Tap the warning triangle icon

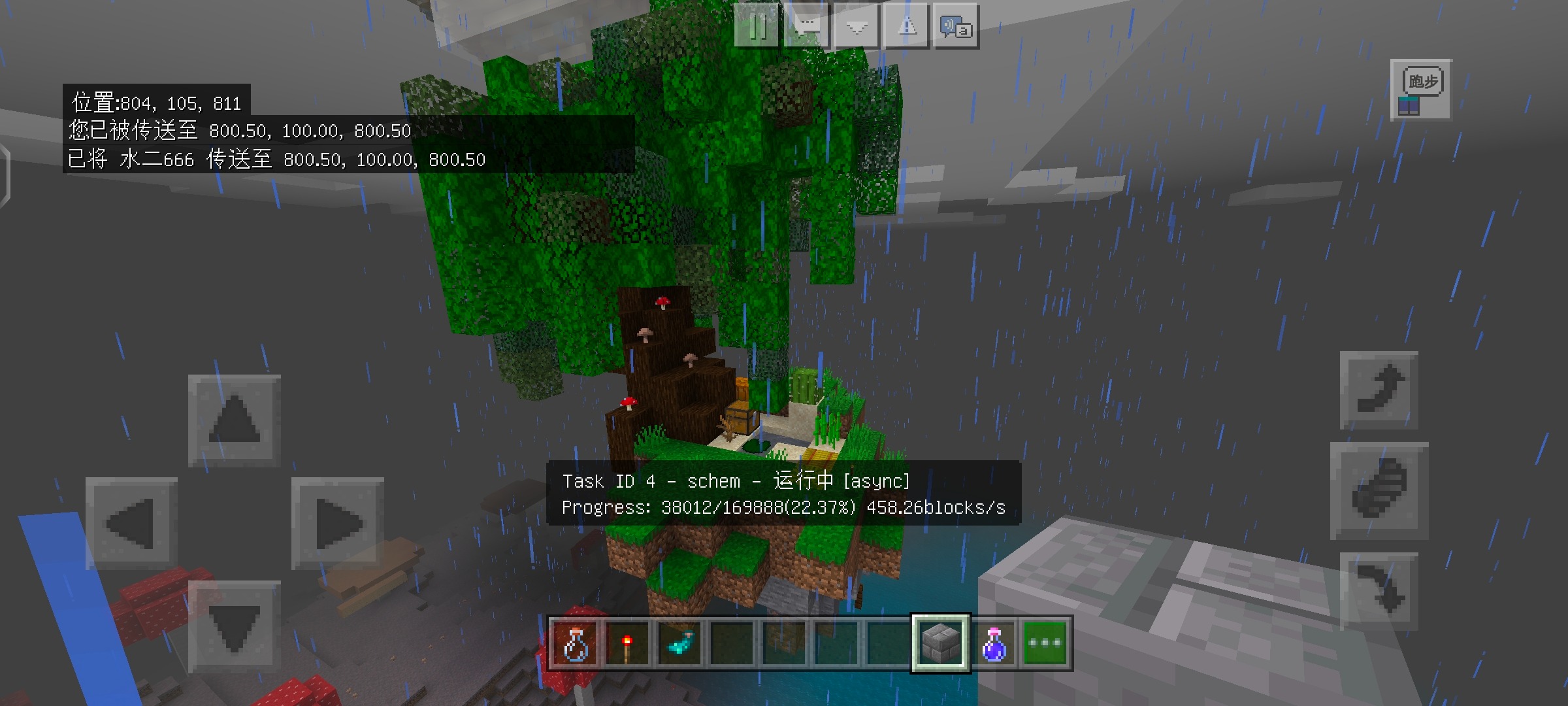click(907, 26)
